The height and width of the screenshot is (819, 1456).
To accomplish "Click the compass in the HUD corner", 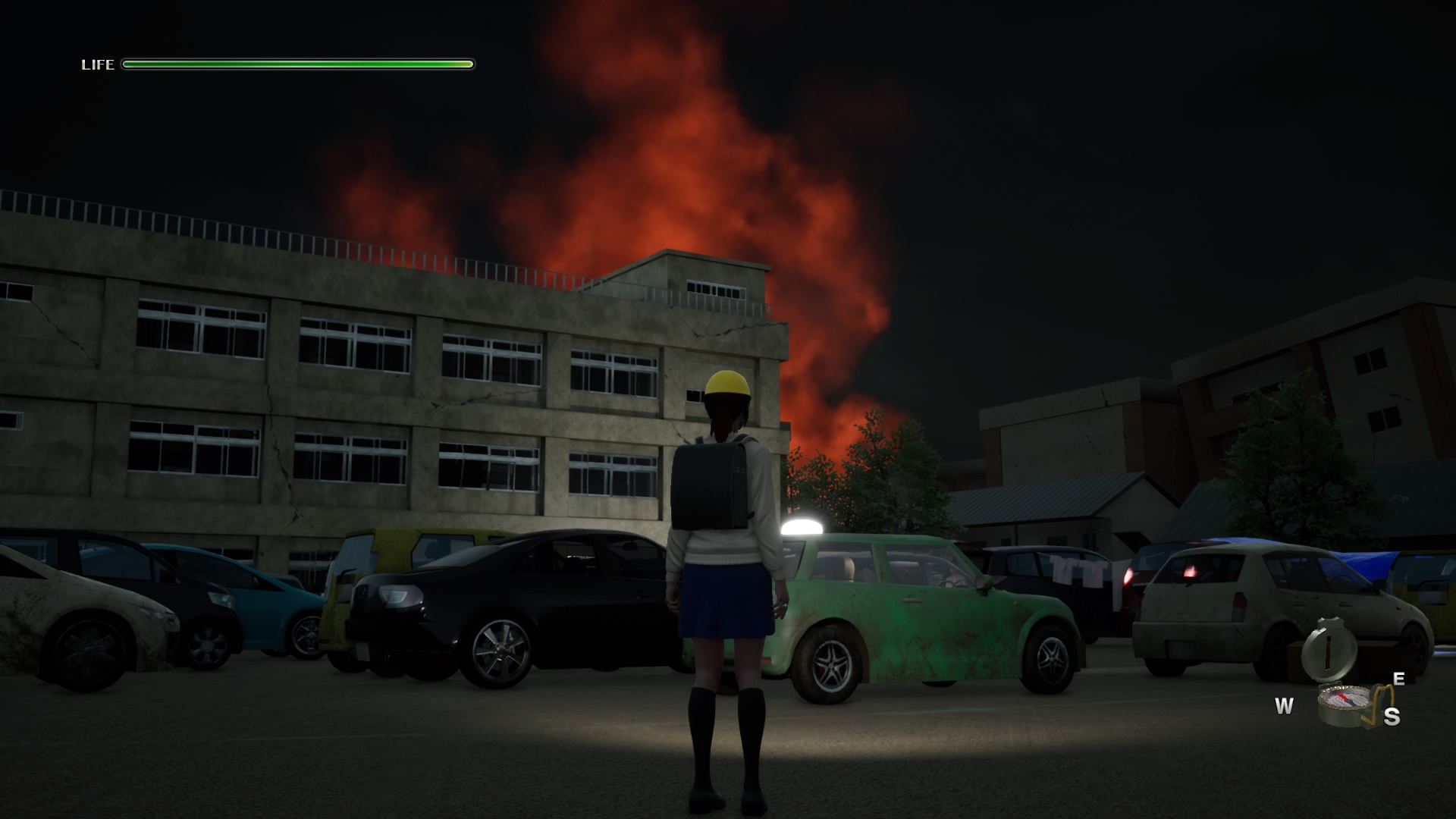I will pos(1344,704).
